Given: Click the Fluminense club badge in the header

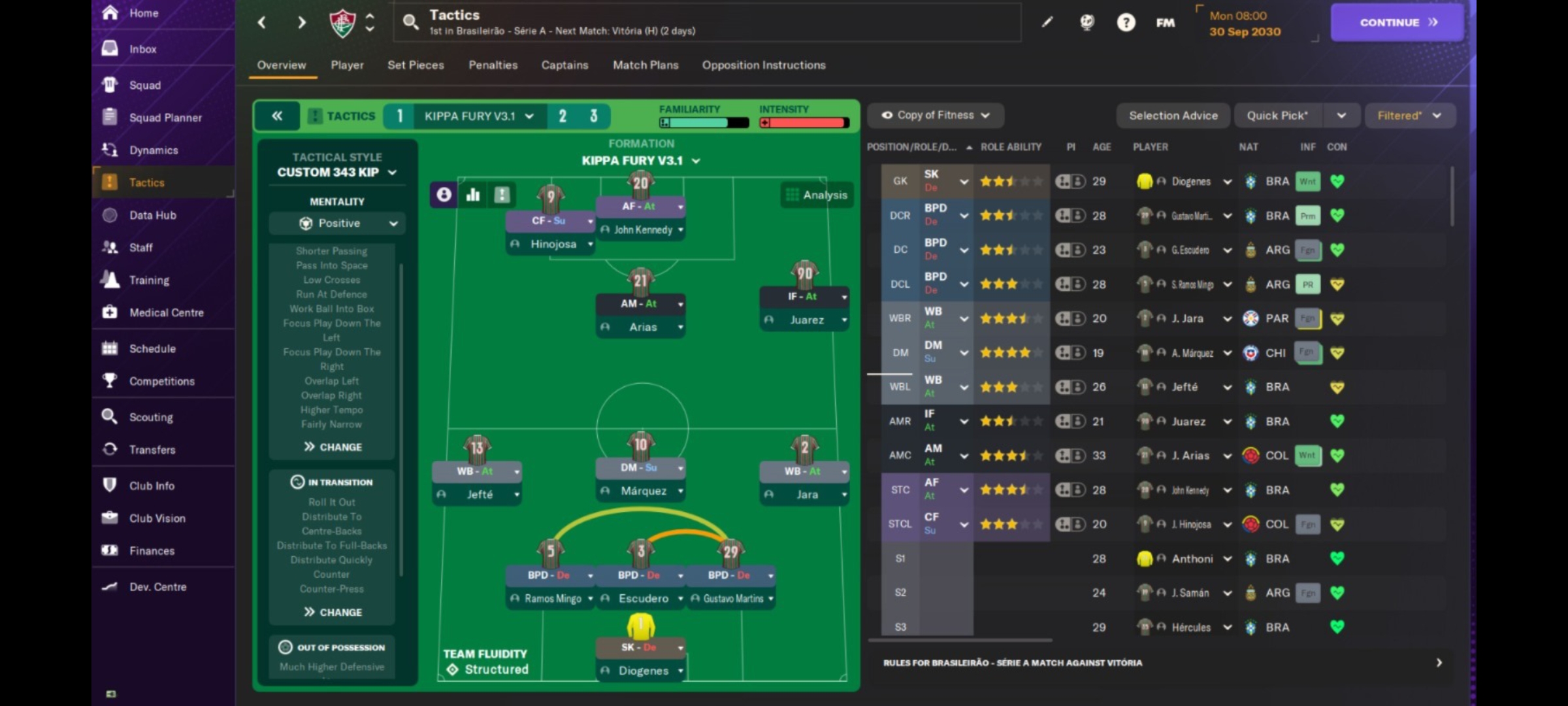Looking at the screenshot, I should 342,22.
